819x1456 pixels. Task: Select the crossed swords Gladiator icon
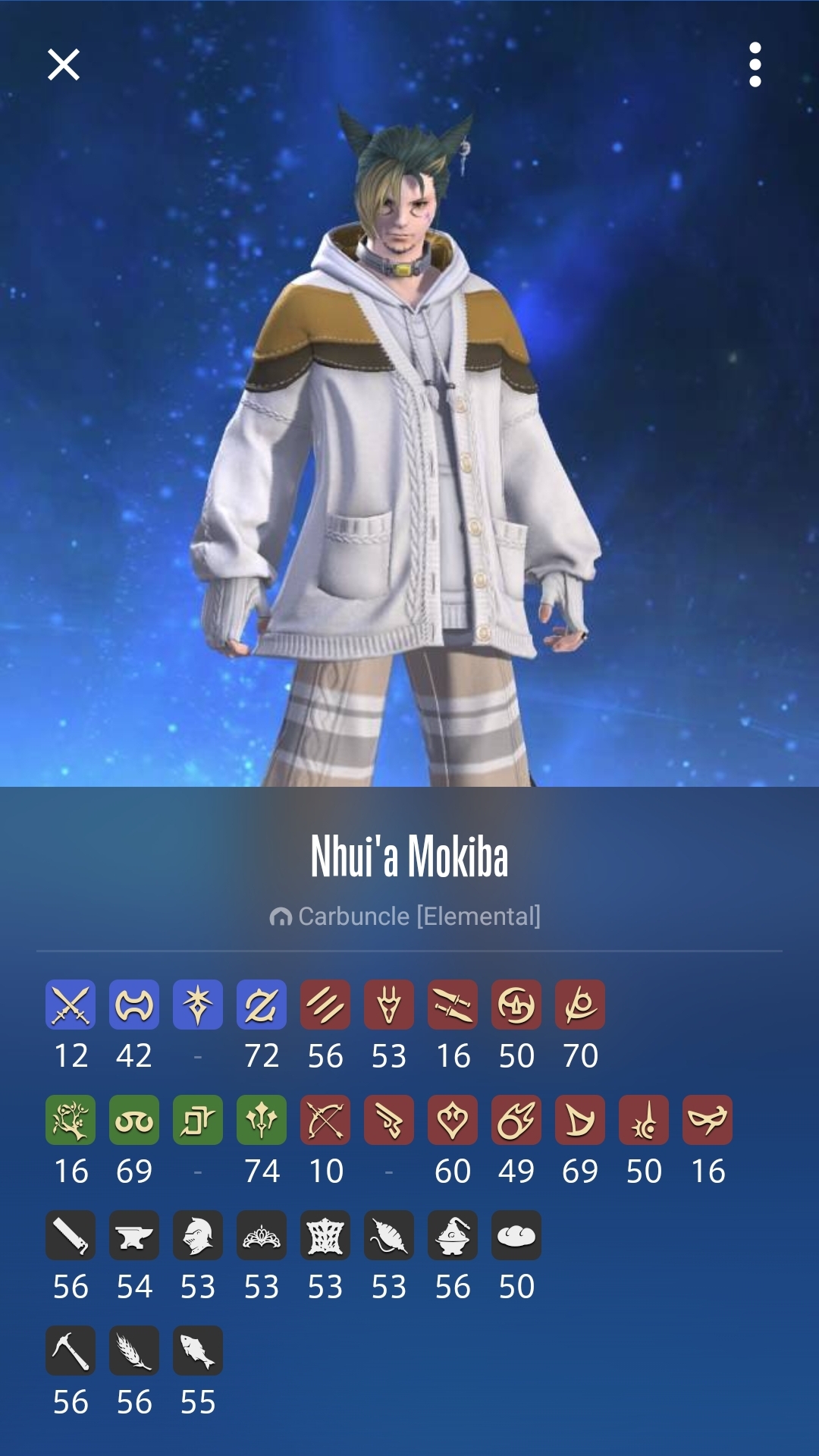tap(71, 1005)
